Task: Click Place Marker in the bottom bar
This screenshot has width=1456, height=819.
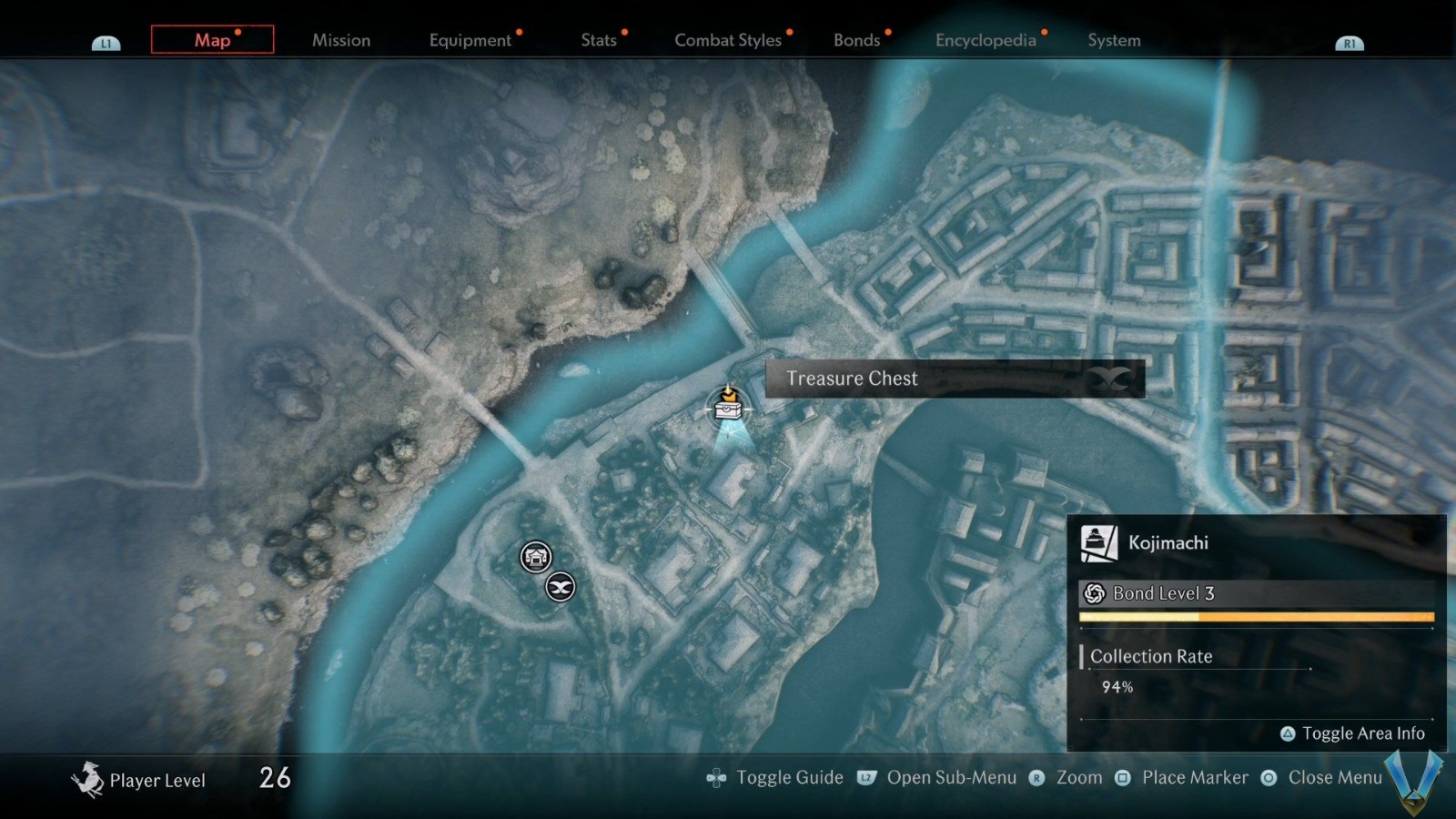Action: coord(1196,777)
